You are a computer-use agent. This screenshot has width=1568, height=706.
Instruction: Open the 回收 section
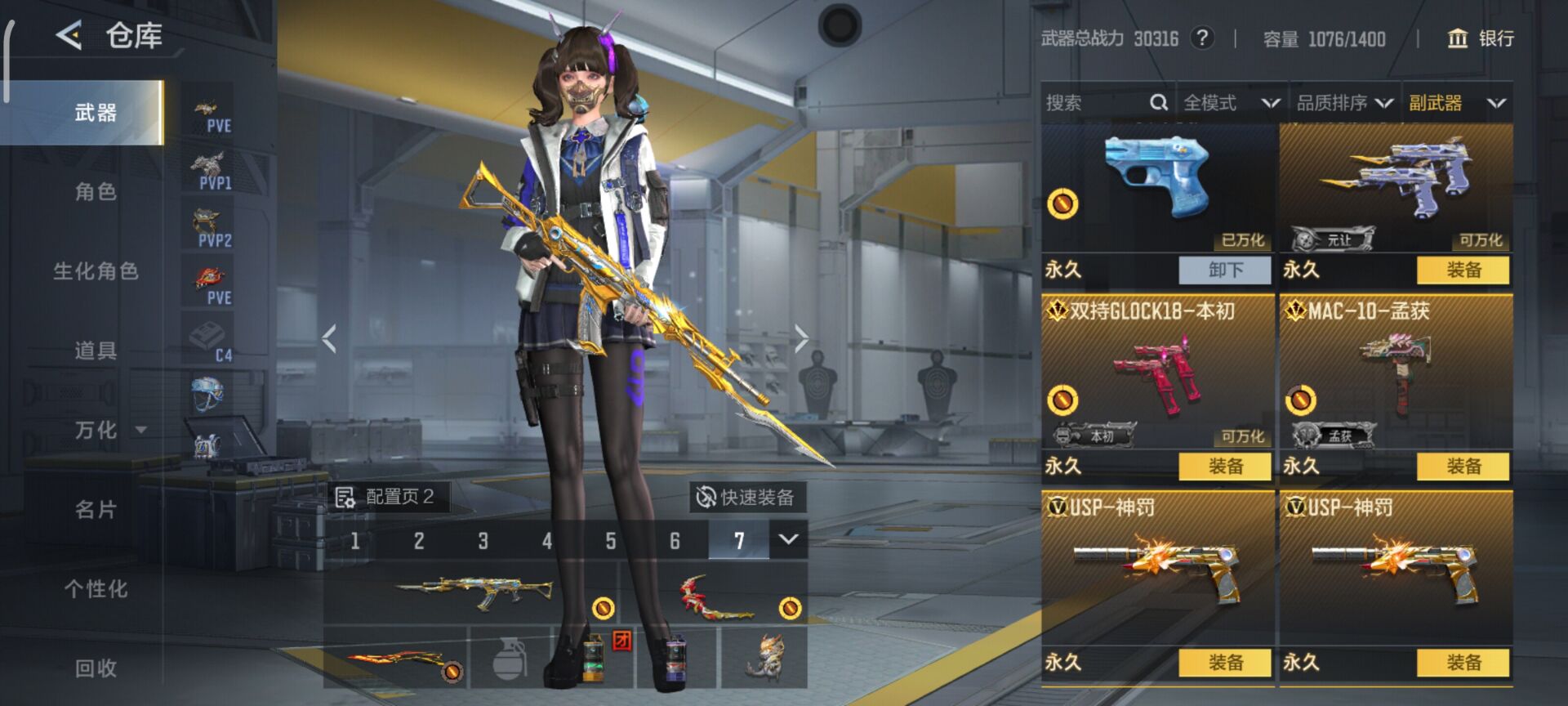coord(96,668)
